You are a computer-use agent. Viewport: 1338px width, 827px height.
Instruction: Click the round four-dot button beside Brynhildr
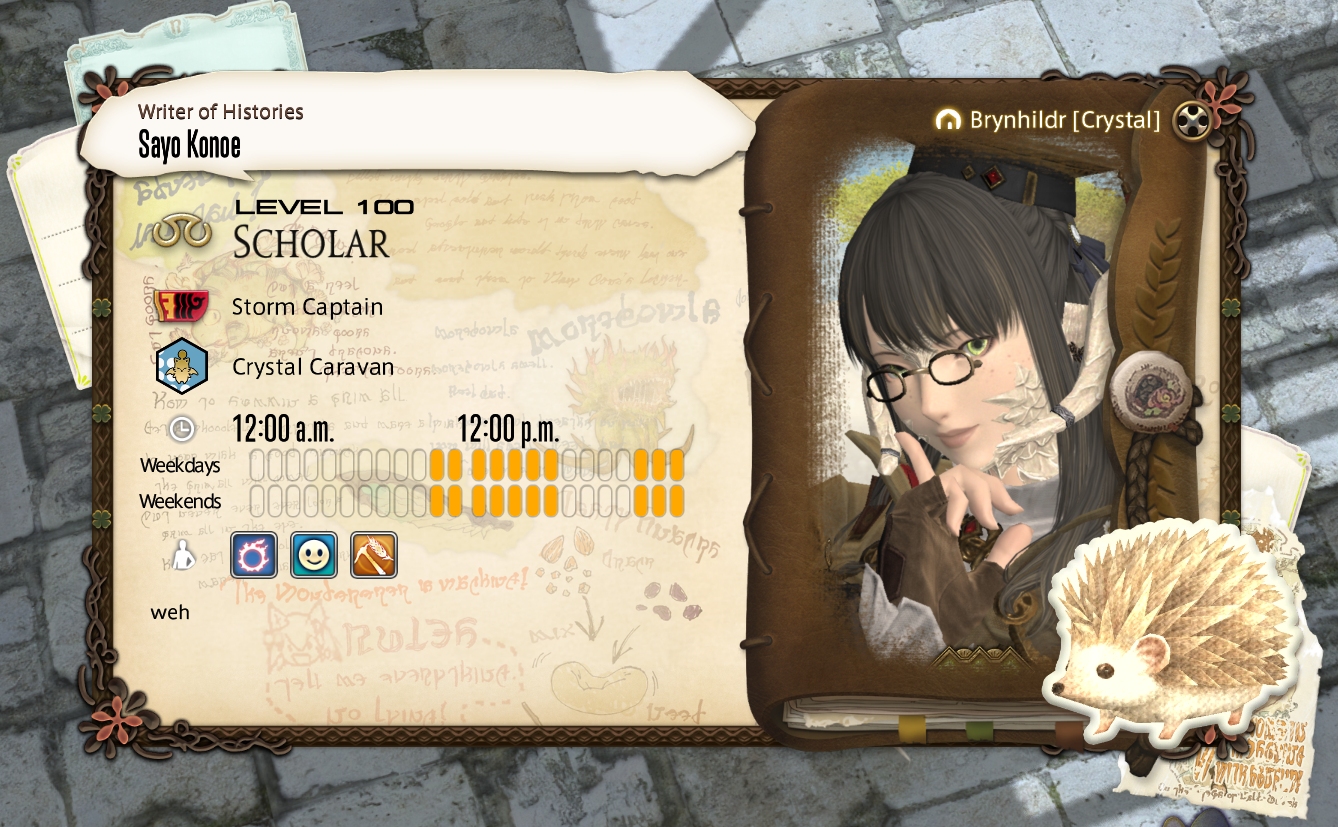click(1192, 121)
